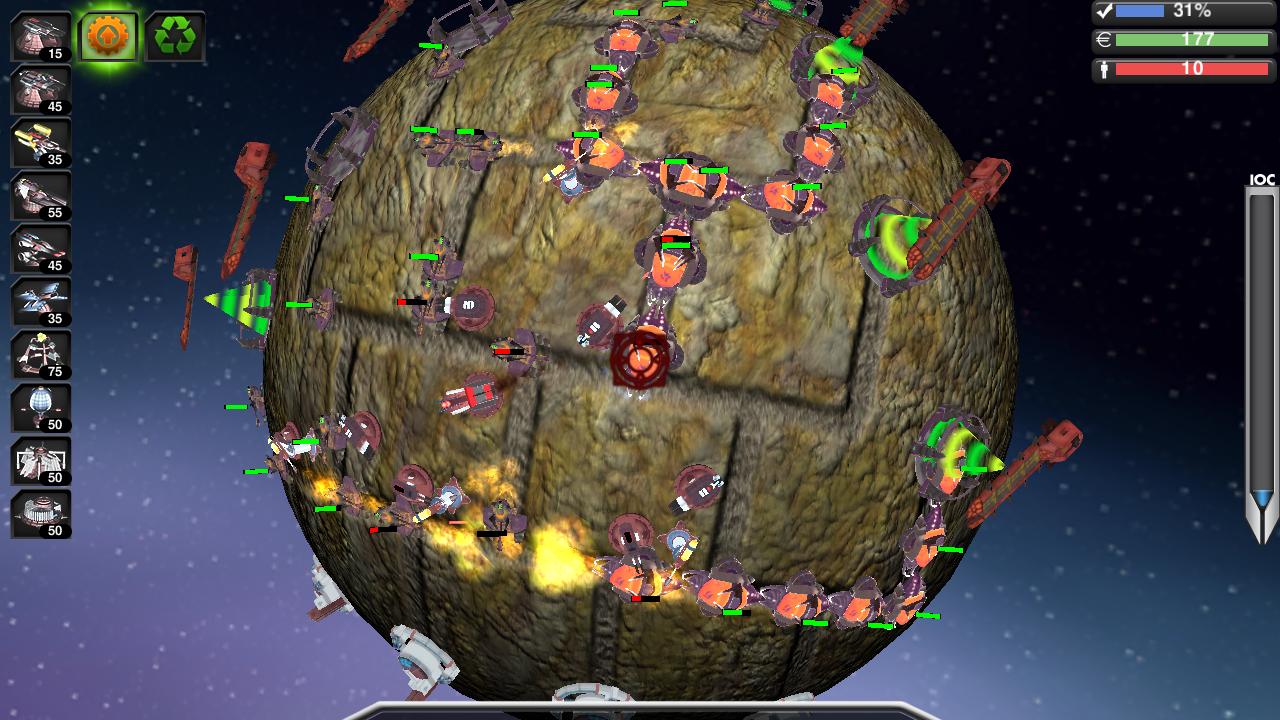Select the 35-cost jet fighter unit
1280x720 pixels.
pyautogui.click(x=40, y=303)
